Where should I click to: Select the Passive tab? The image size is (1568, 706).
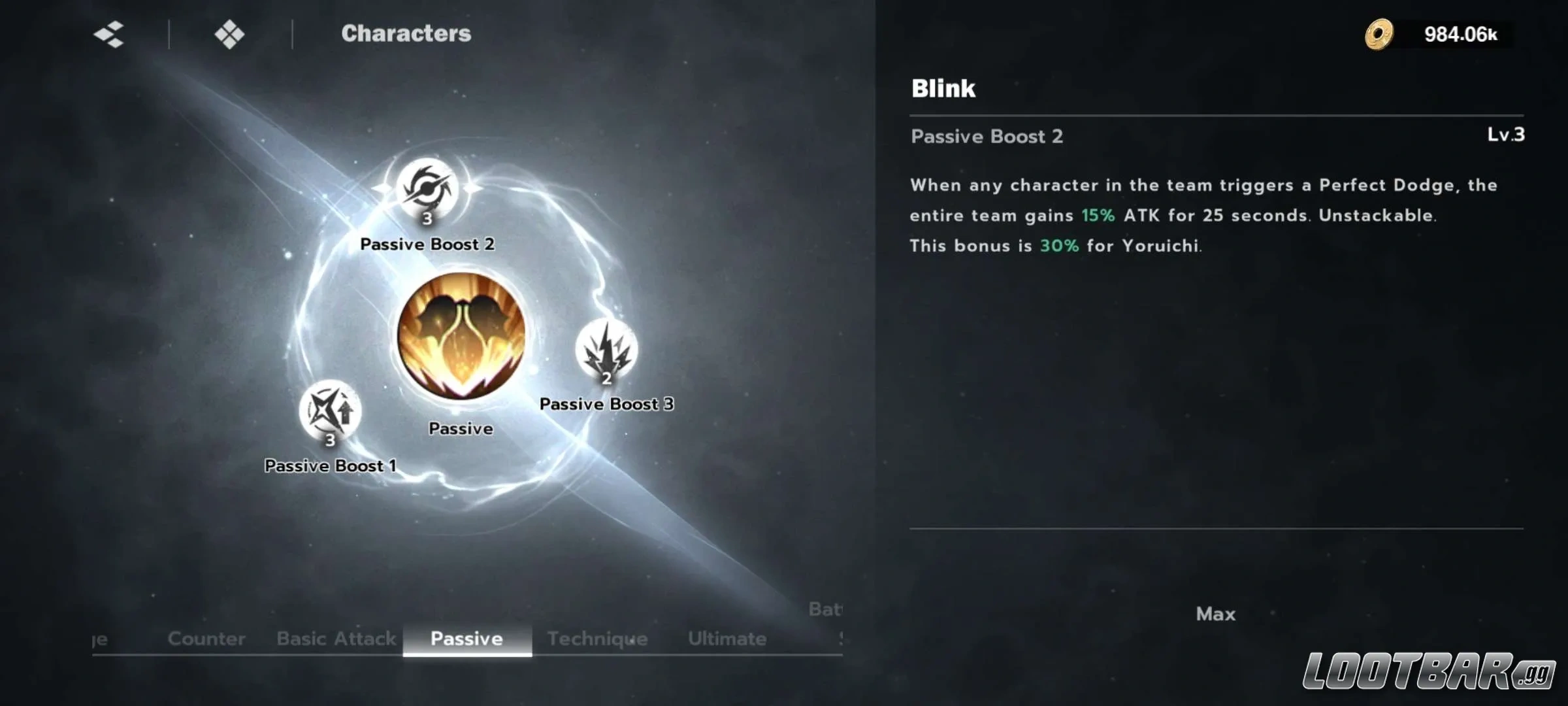[466, 638]
